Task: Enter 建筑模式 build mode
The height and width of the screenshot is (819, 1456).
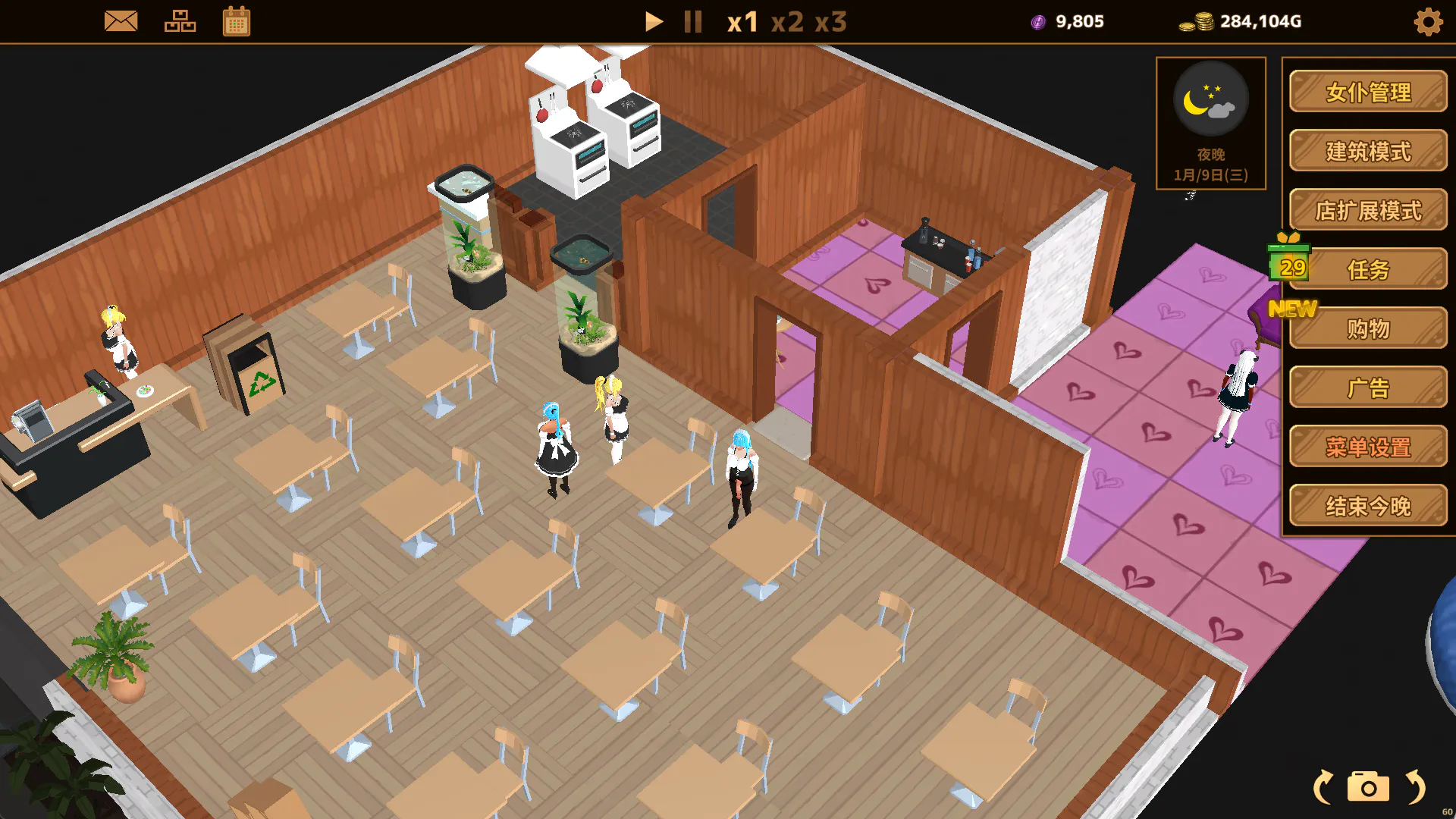Action: pos(1368,151)
